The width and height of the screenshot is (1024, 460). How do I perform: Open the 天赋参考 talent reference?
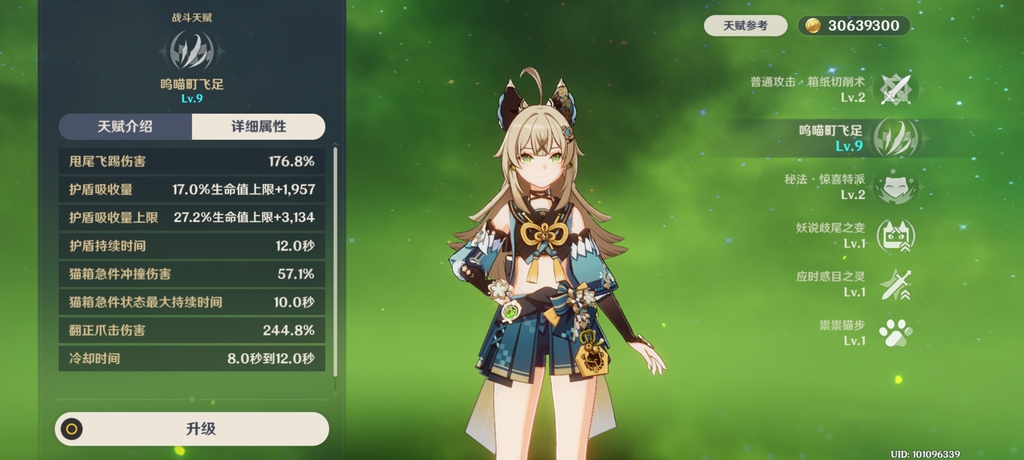pos(744,26)
